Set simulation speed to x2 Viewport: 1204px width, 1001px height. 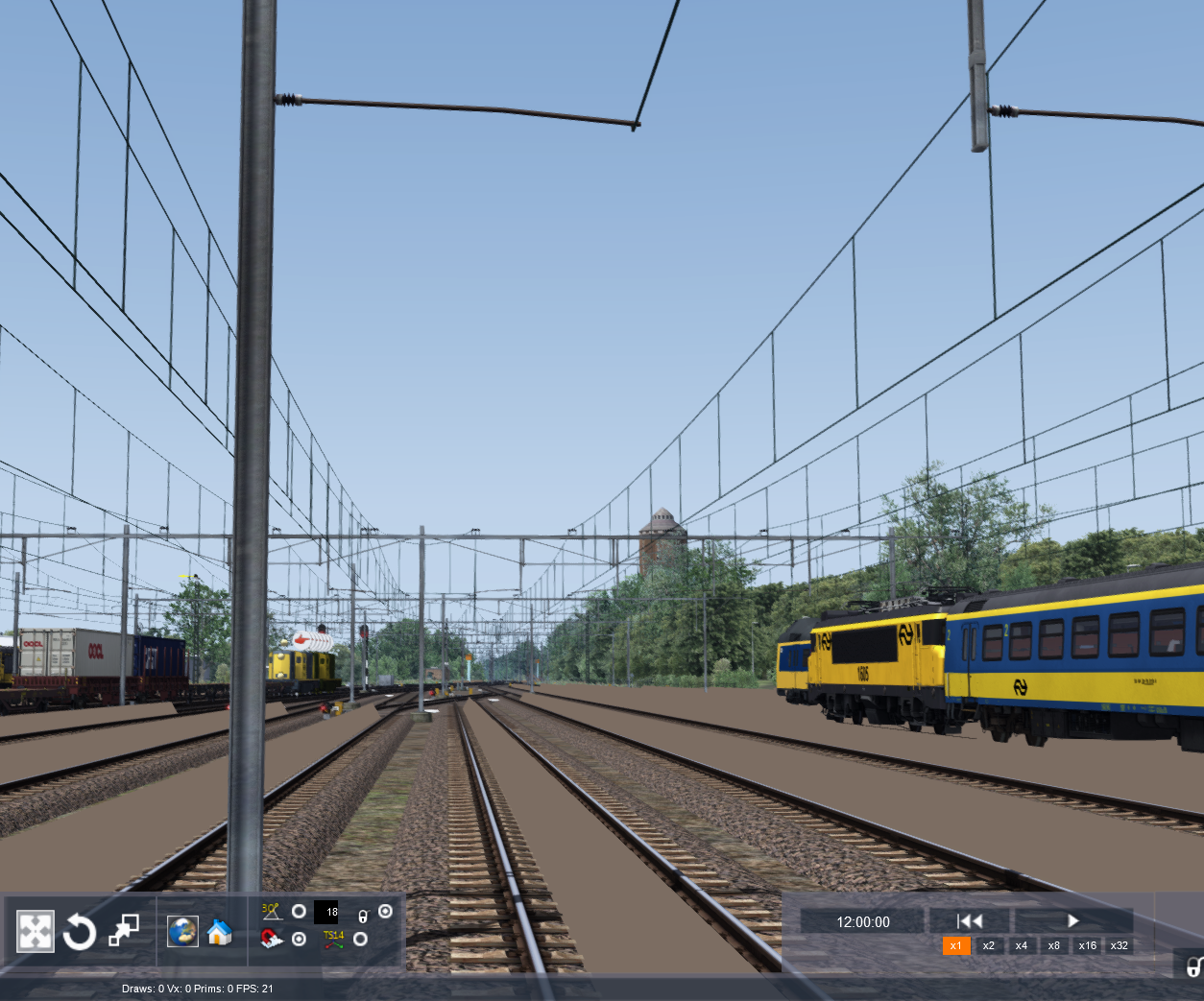988,945
